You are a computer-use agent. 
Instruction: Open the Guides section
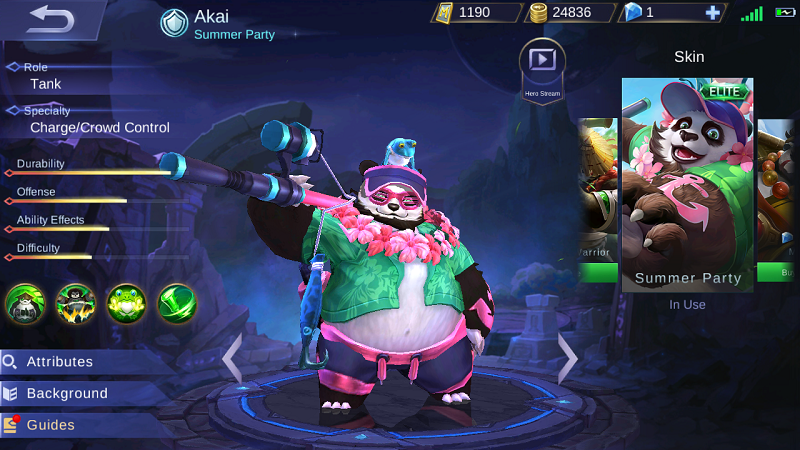click(x=50, y=425)
